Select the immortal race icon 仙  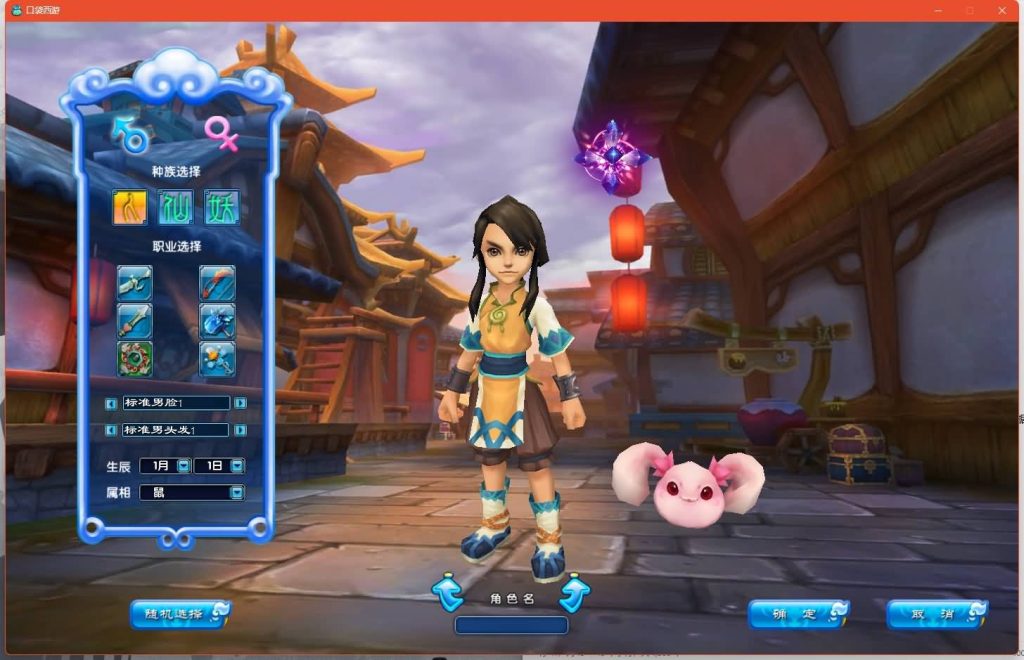pos(176,207)
